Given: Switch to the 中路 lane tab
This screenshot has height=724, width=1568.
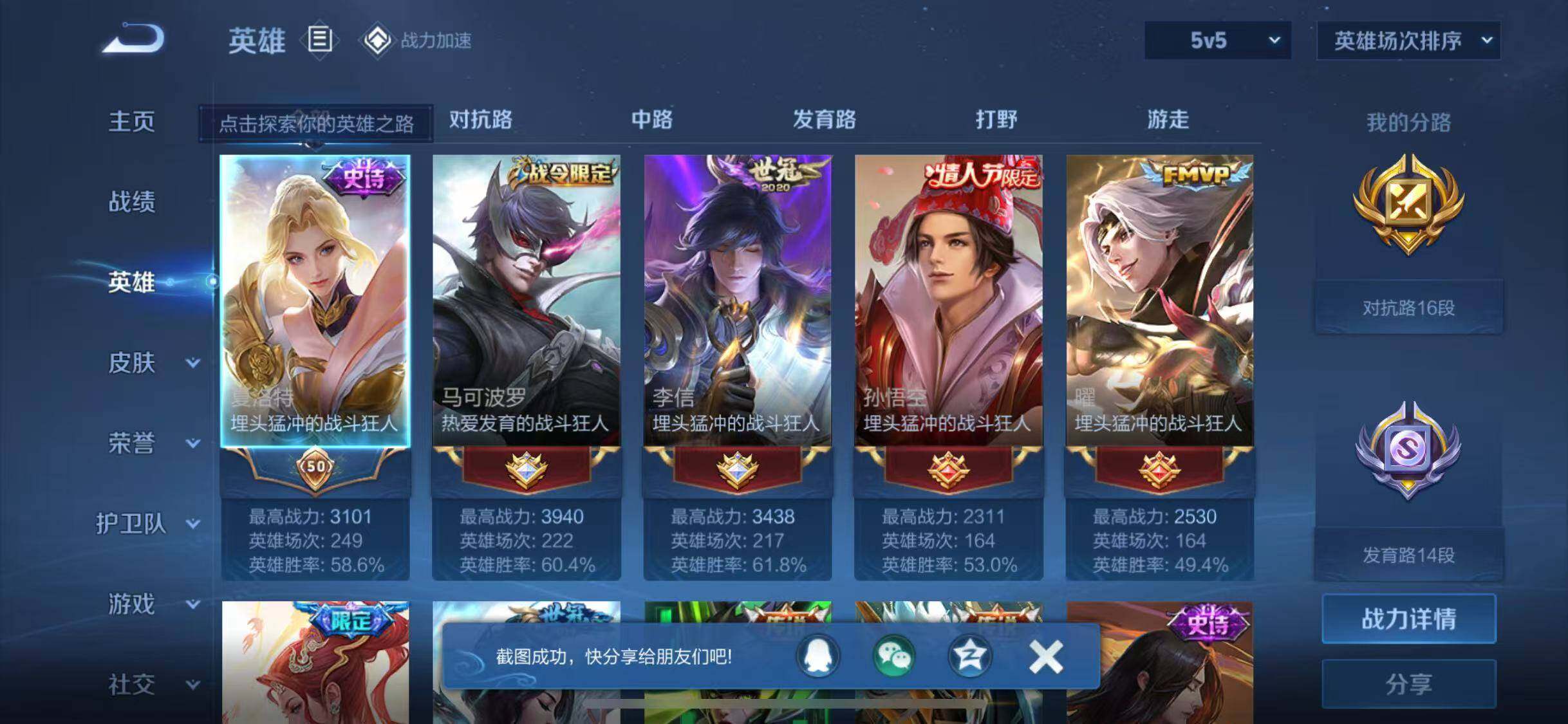Looking at the screenshot, I should click(651, 120).
